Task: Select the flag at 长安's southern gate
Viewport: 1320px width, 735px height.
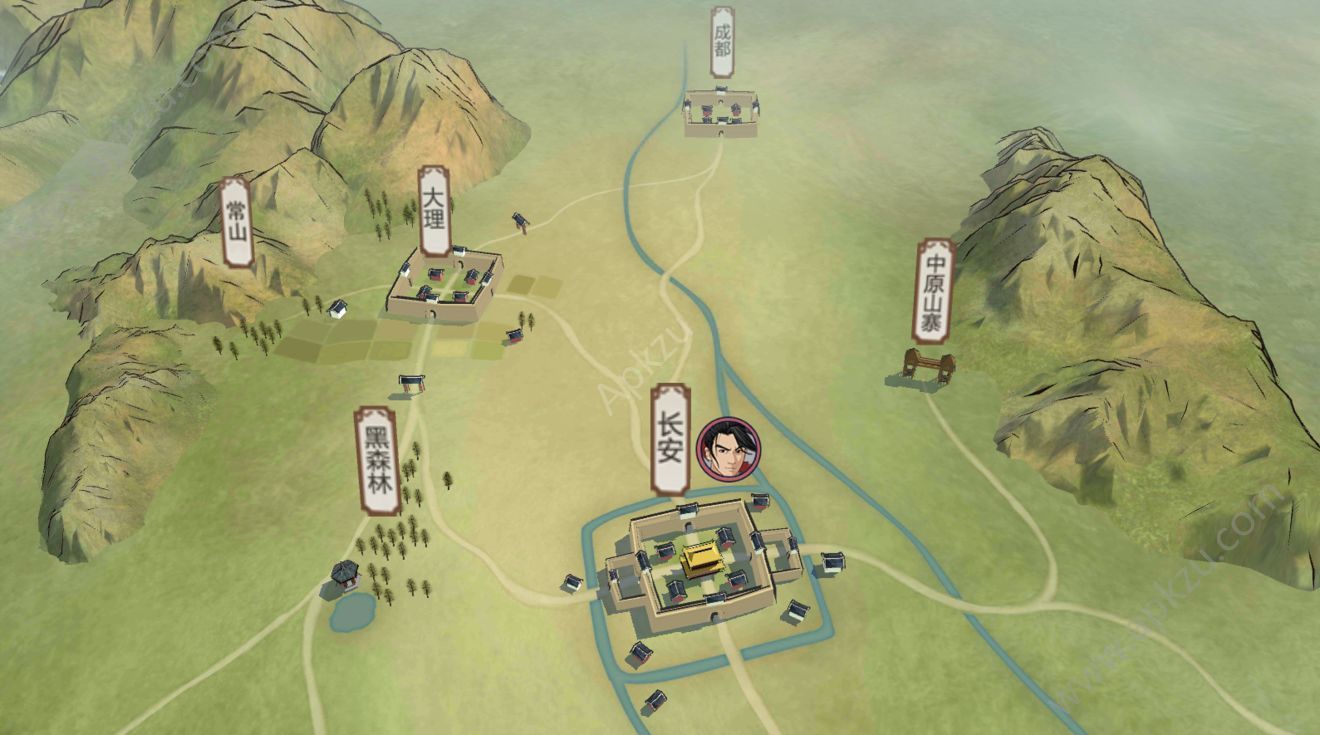Action: pyautogui.click(x=716, y=600)
